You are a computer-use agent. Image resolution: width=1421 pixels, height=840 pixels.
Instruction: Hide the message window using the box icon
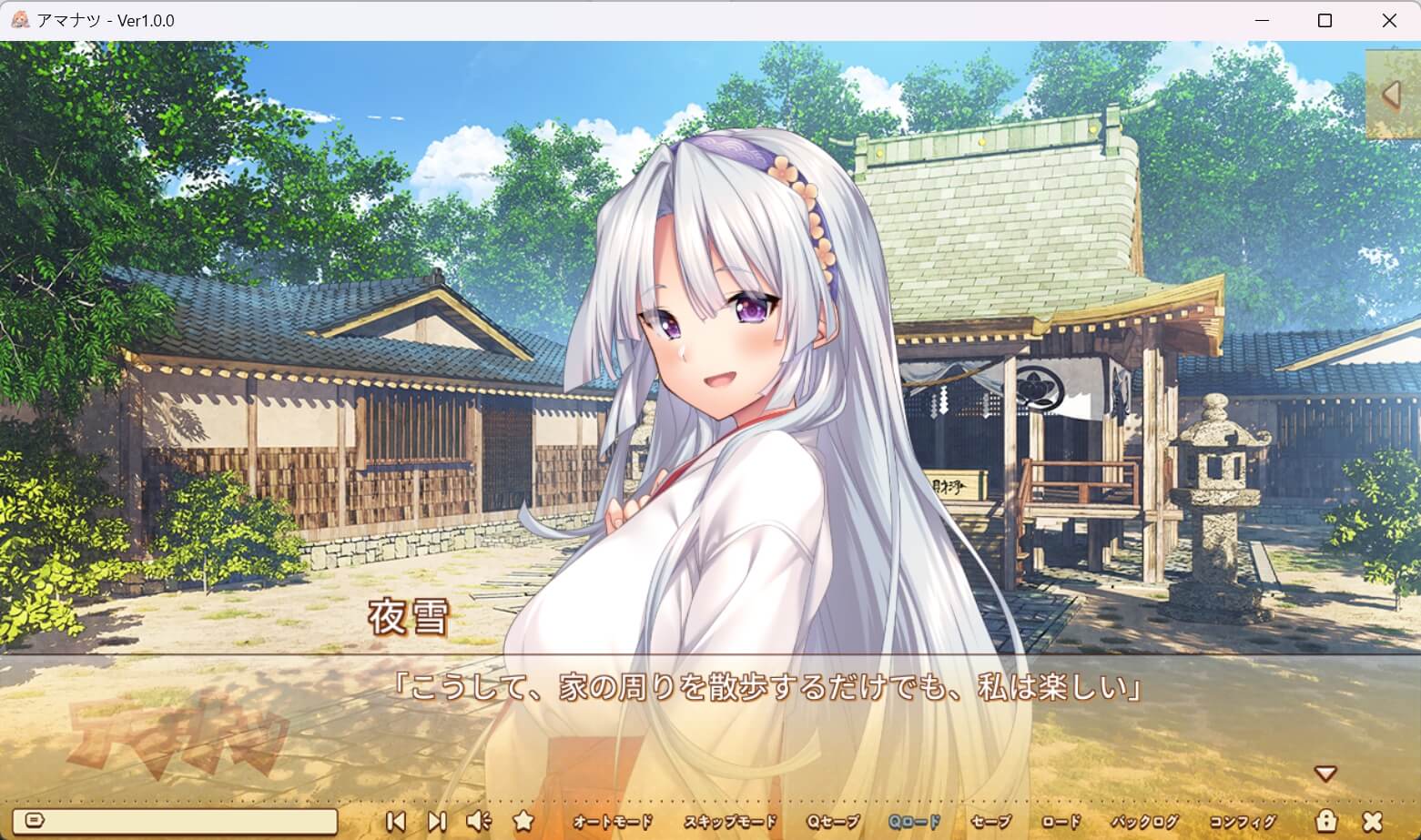coord(35,820)
